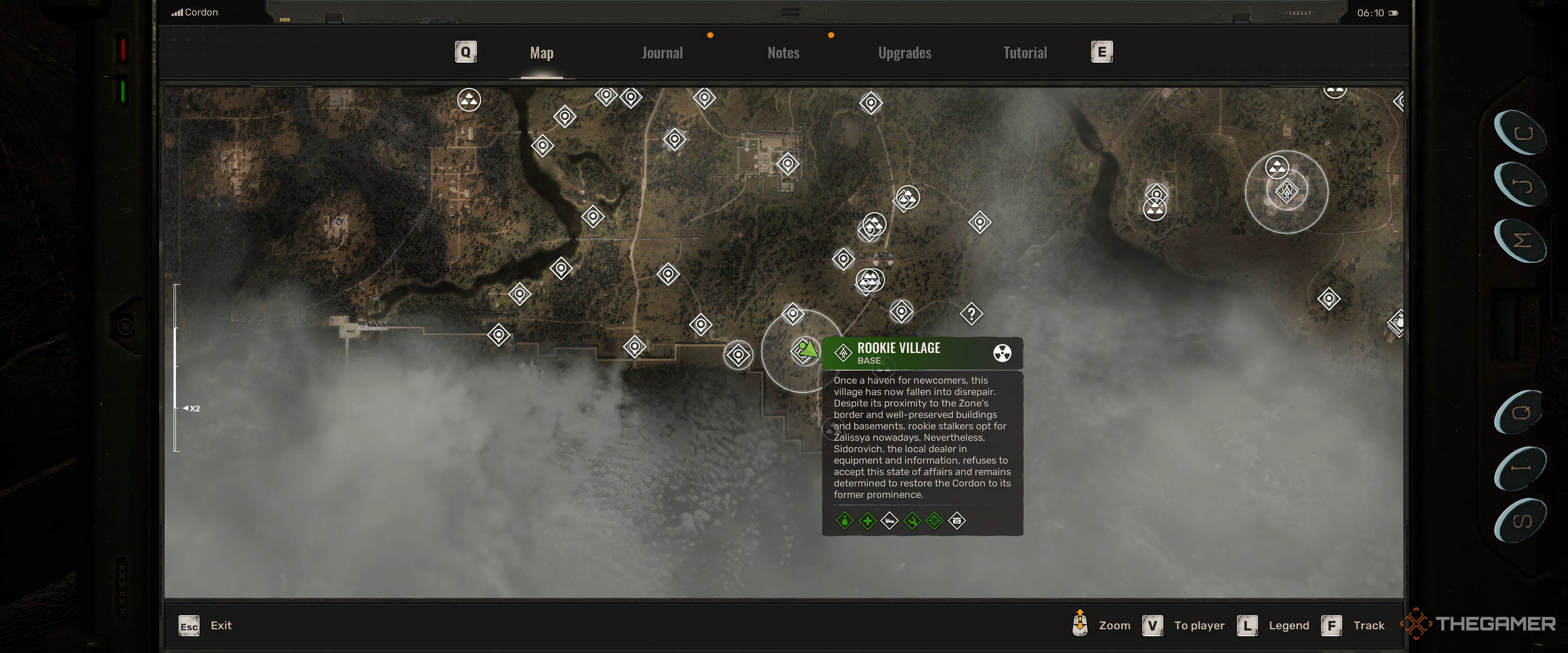Select the green player arrow marker
Screen dimensions: 1568x653
click(x=808, y=349)
